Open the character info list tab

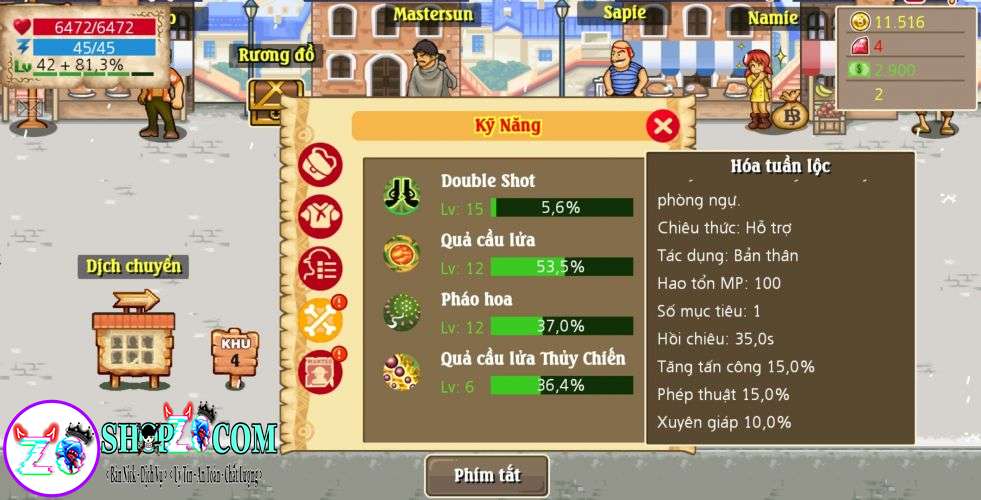[x=320, y=268]
